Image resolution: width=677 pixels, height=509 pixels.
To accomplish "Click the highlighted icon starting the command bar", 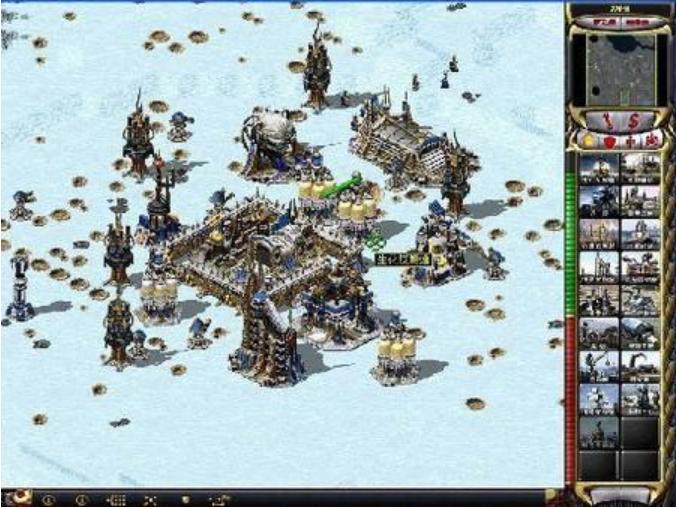I will (18, 498).
